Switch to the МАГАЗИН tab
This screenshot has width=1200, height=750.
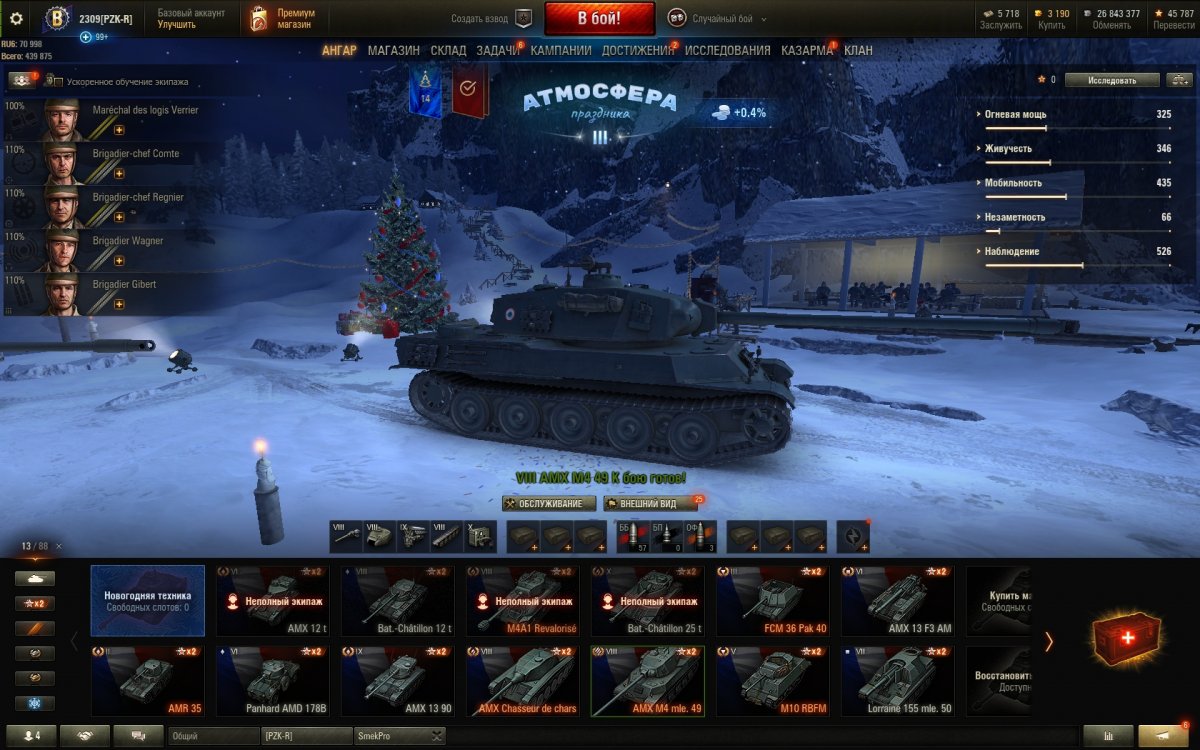(393, 50)
